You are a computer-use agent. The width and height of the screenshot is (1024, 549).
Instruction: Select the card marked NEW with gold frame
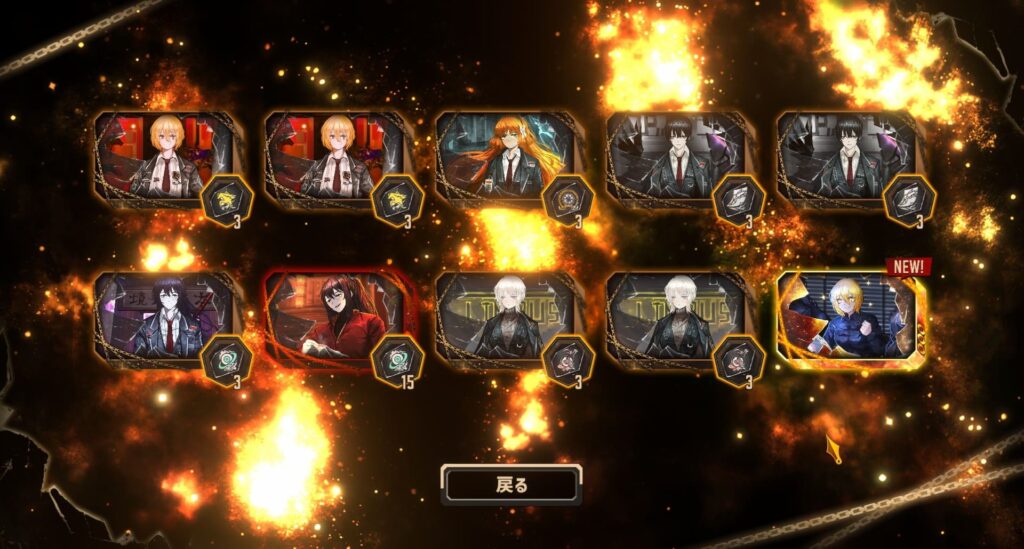[850, 317]
